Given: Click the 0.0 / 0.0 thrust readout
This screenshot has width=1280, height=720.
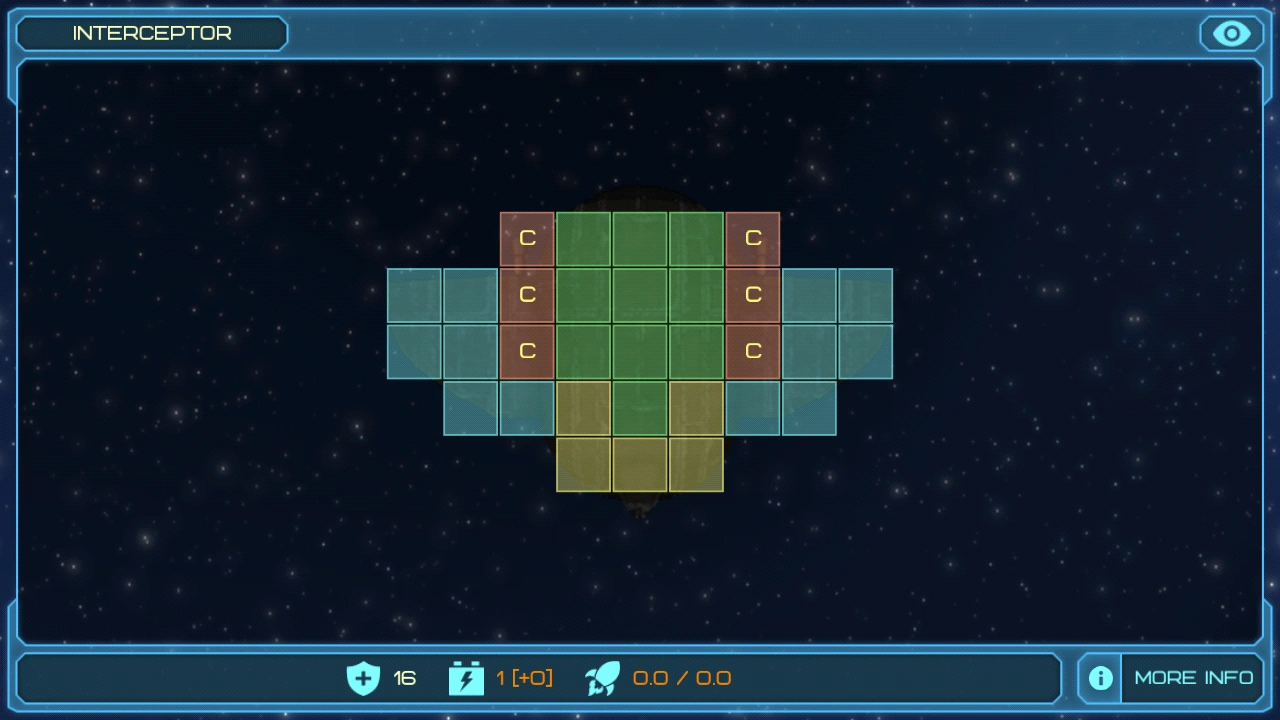Looking at the screenshot, I should click(x=680, y=677).
